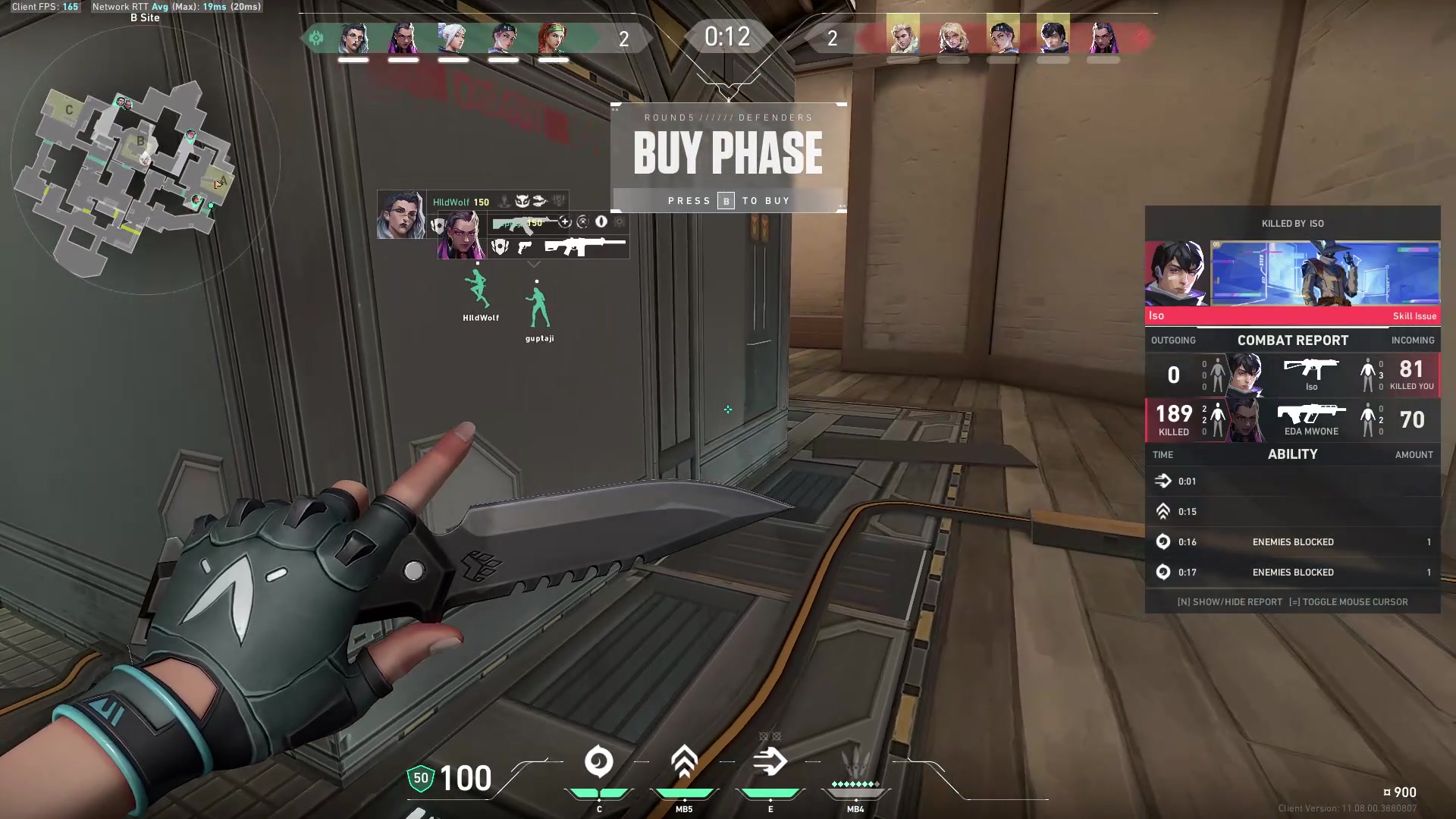Select the C ability (slow orb) icon
Image resolution: width=1456 pixels, height=819 pixels.
click(599, 762)
